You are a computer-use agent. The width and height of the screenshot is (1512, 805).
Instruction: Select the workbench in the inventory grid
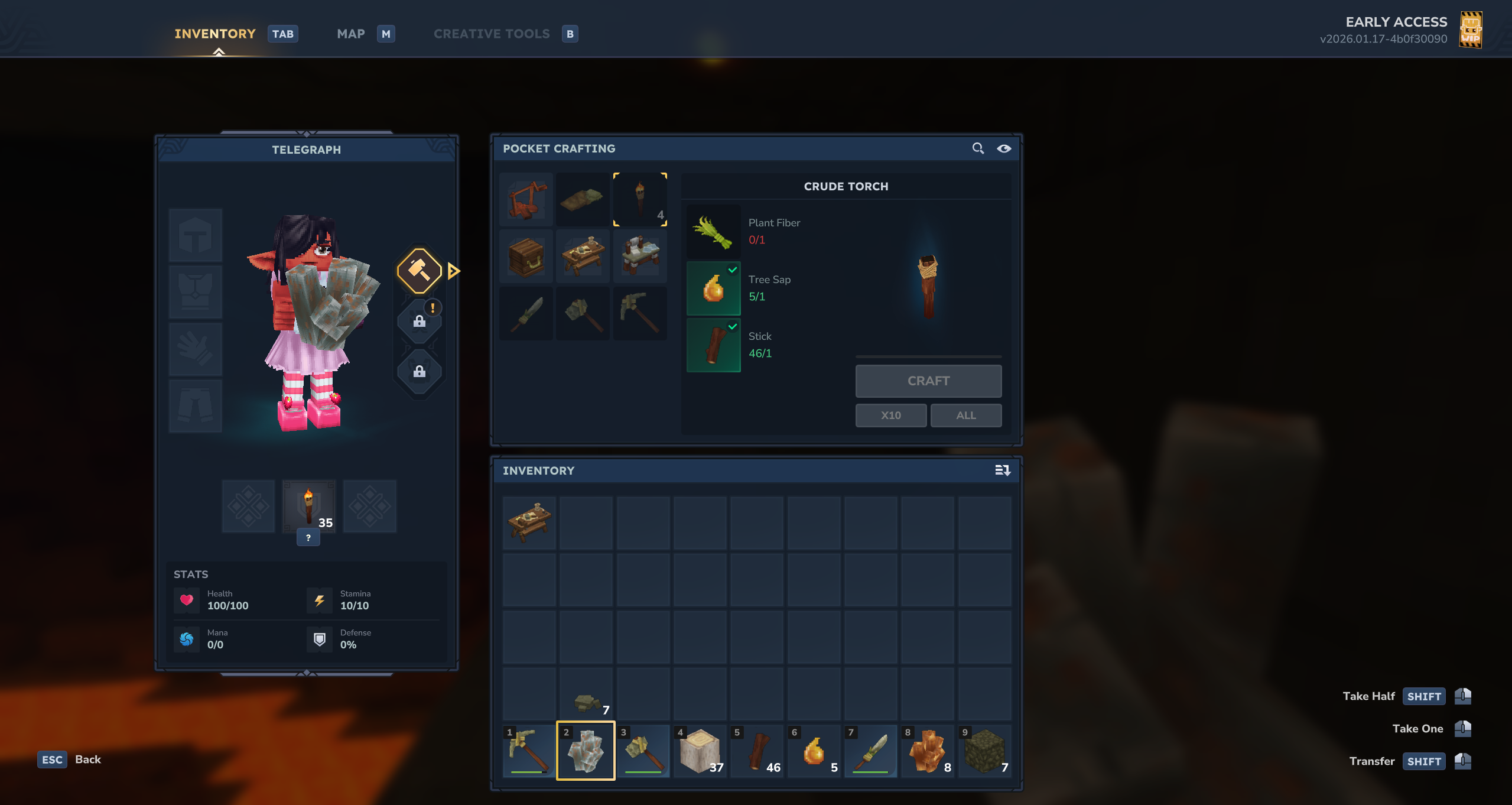tap(529, 522)
